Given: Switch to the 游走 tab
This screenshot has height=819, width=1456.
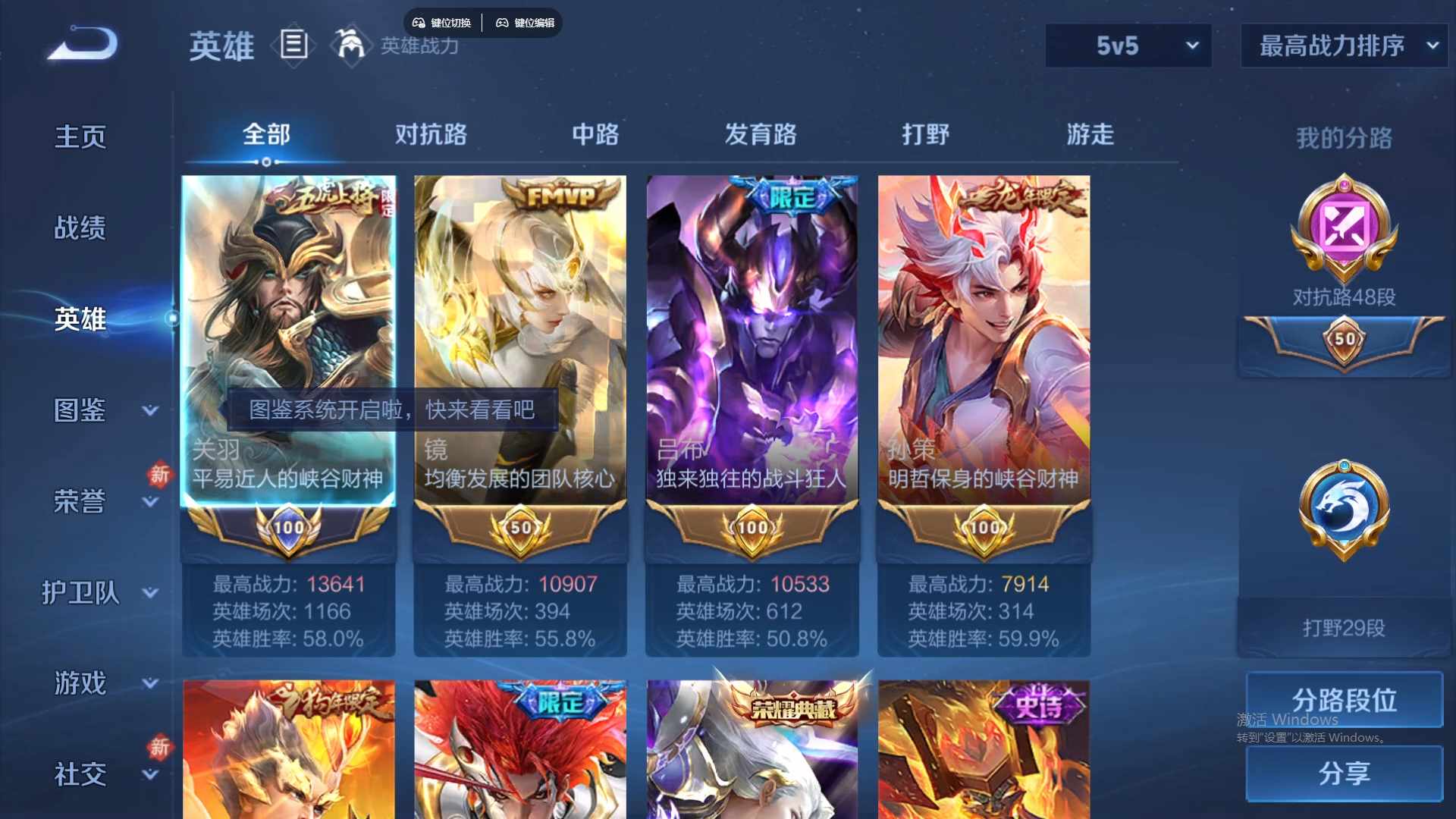Looking at the screenshot, I should [1090, 134].
